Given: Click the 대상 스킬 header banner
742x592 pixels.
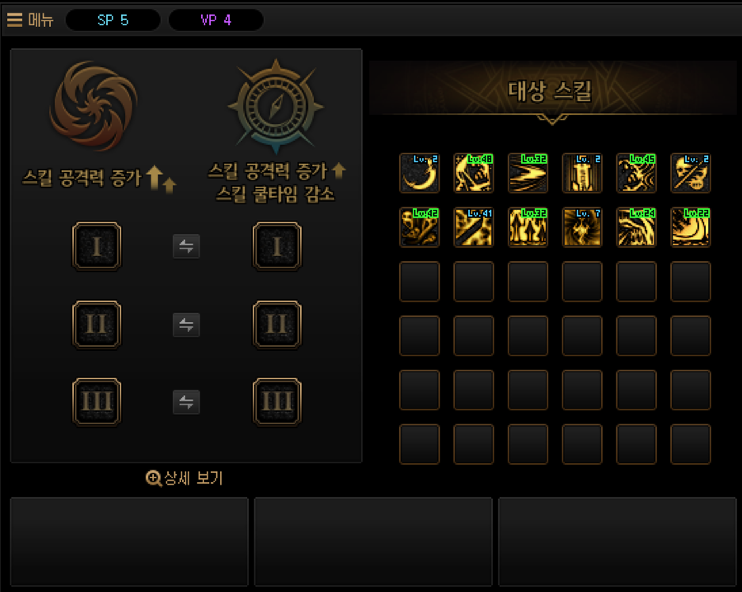Looking at the screenshot, I should [x=550, y=92].
